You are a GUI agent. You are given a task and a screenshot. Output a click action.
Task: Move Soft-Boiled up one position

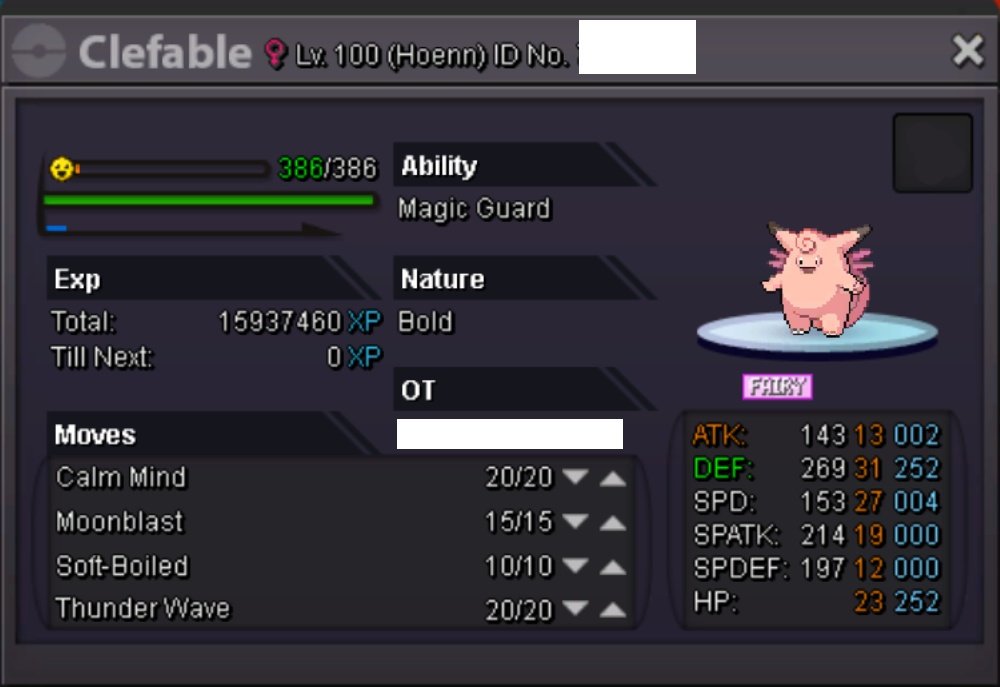[613, 567]
